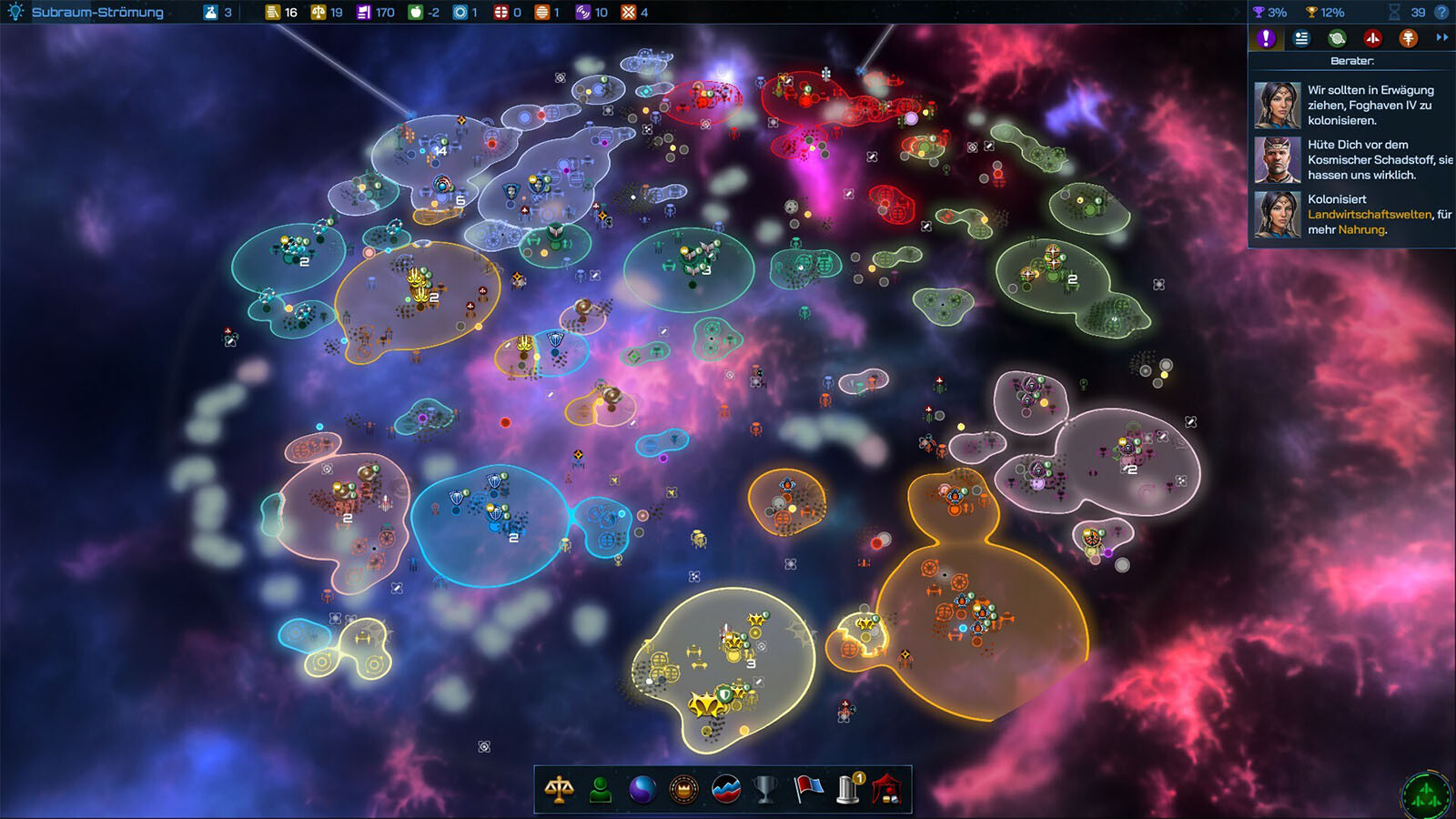Open the green person icon in bottom toolbar
The image size is (1456, 819).
601,789
